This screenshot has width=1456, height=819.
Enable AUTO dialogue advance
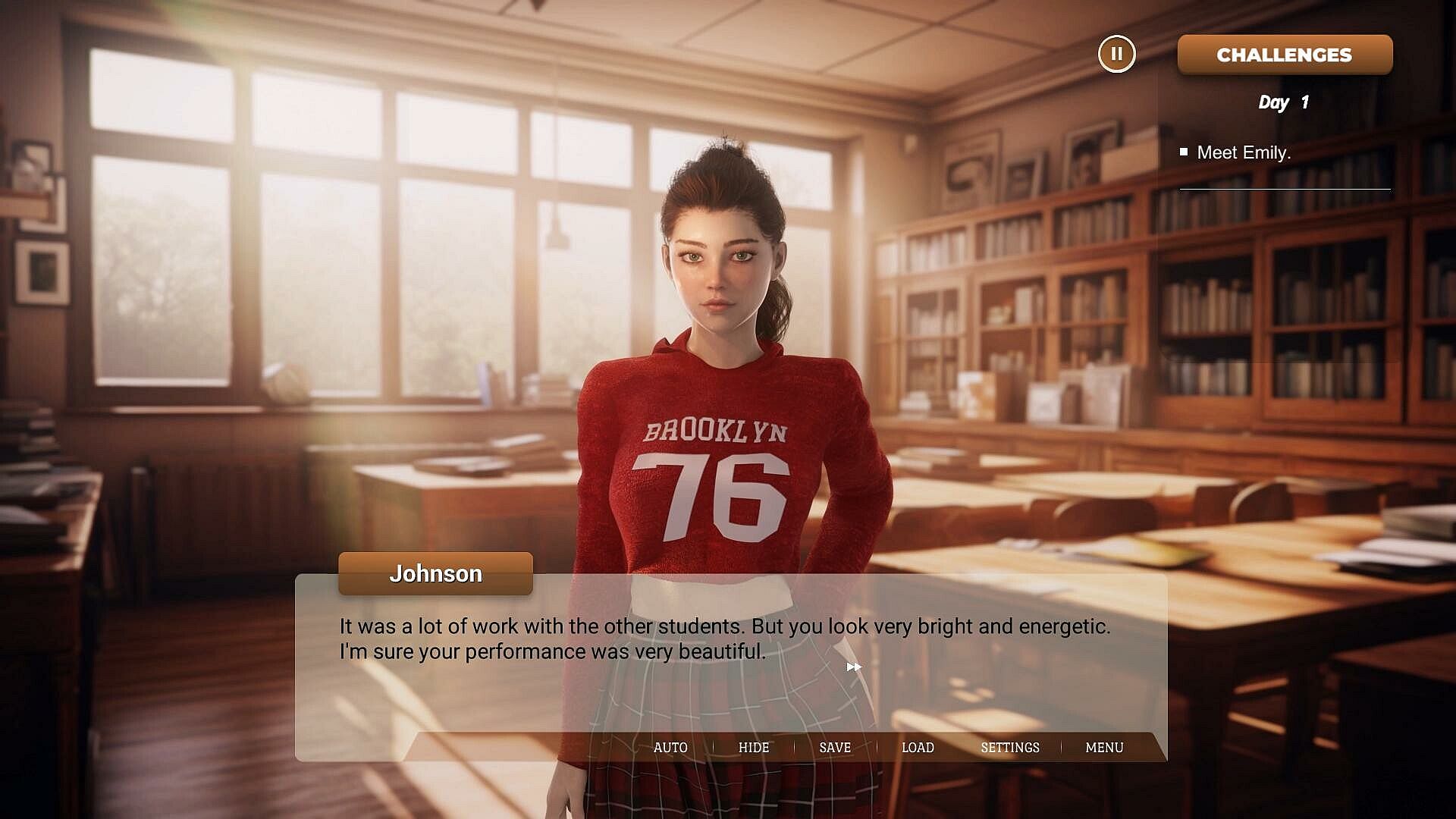[670, 748]
